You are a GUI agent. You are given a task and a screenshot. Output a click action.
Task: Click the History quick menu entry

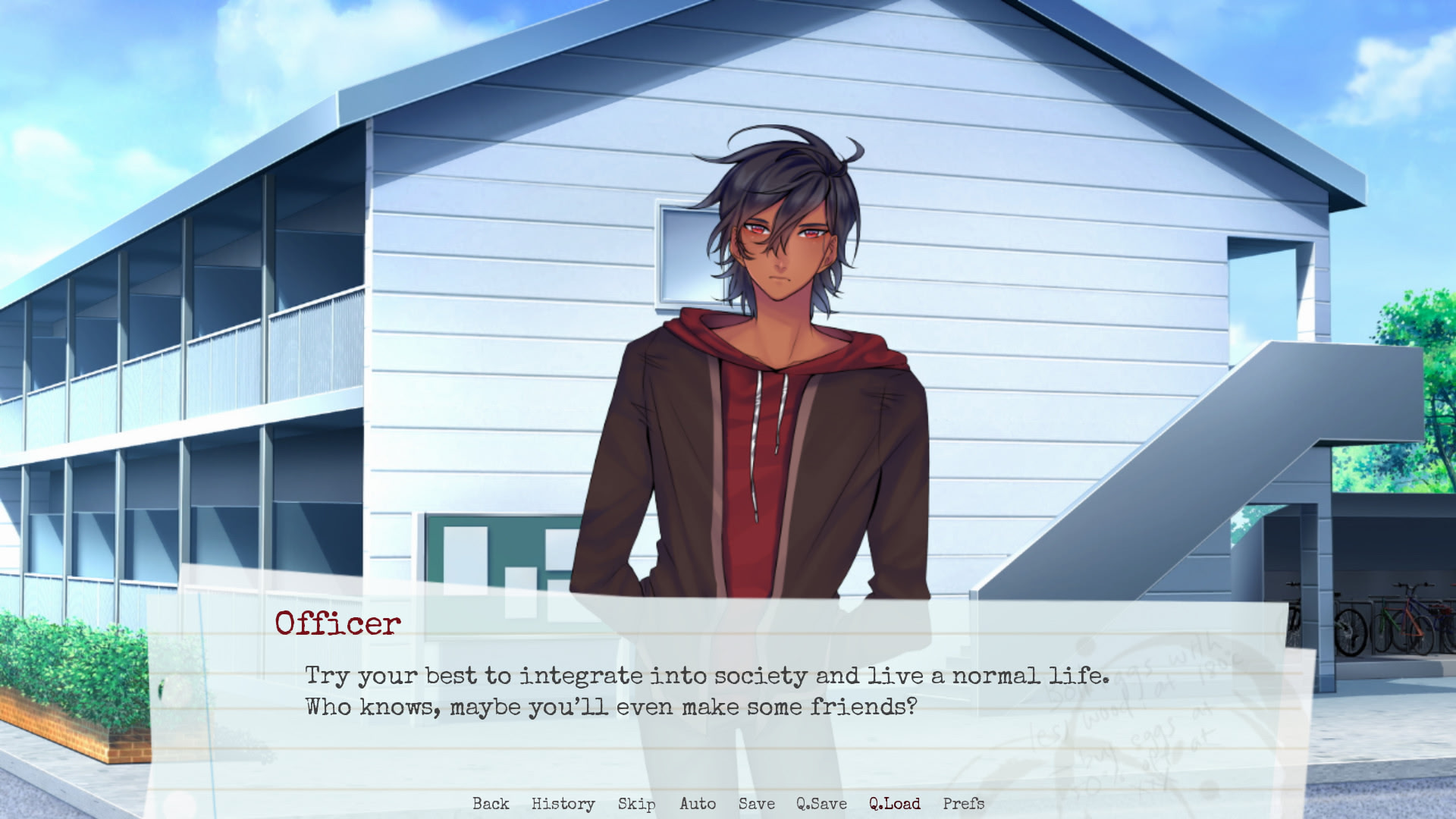click(x=563, y=804)
